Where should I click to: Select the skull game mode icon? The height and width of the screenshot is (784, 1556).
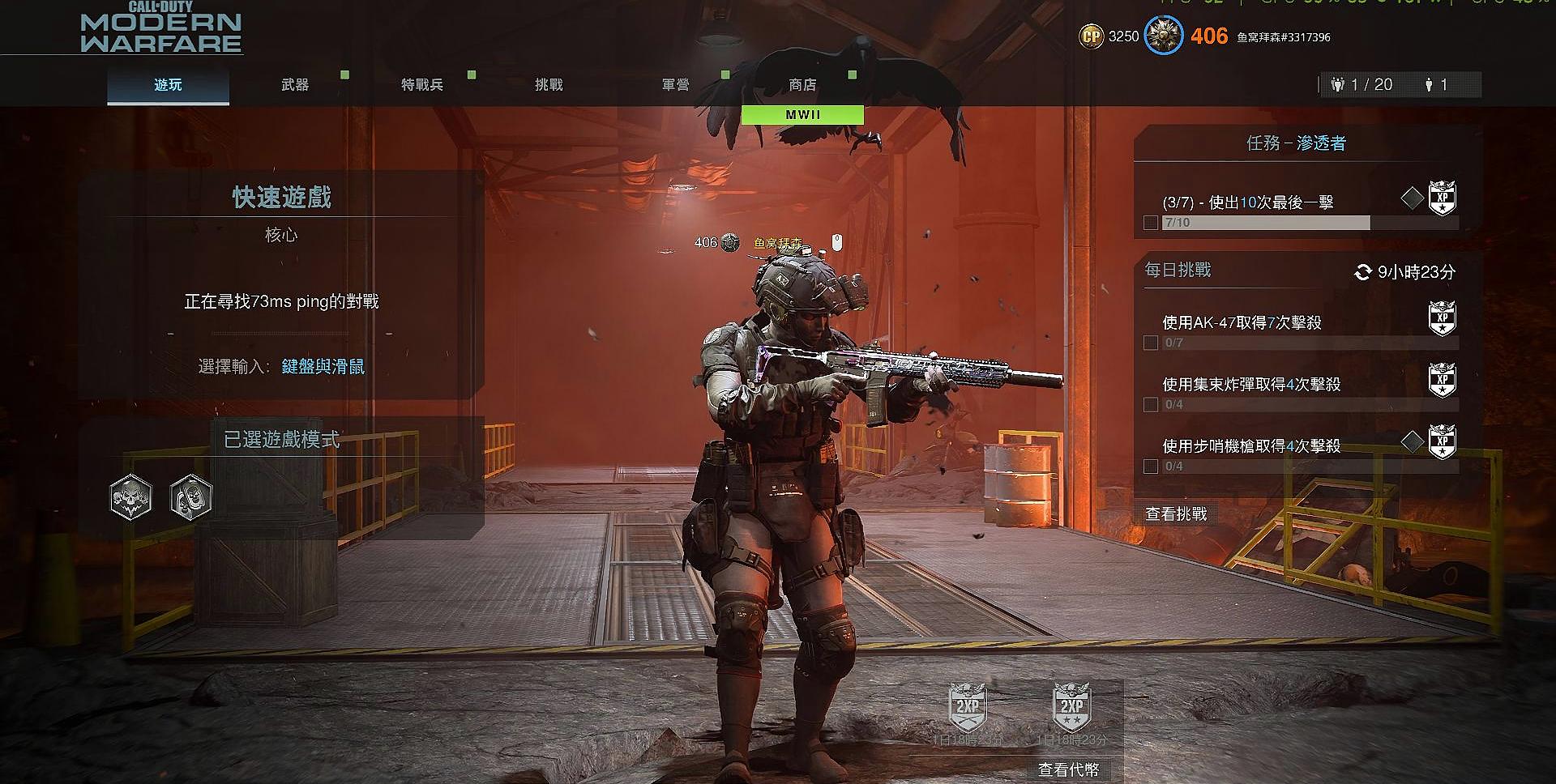click(131, 496)
